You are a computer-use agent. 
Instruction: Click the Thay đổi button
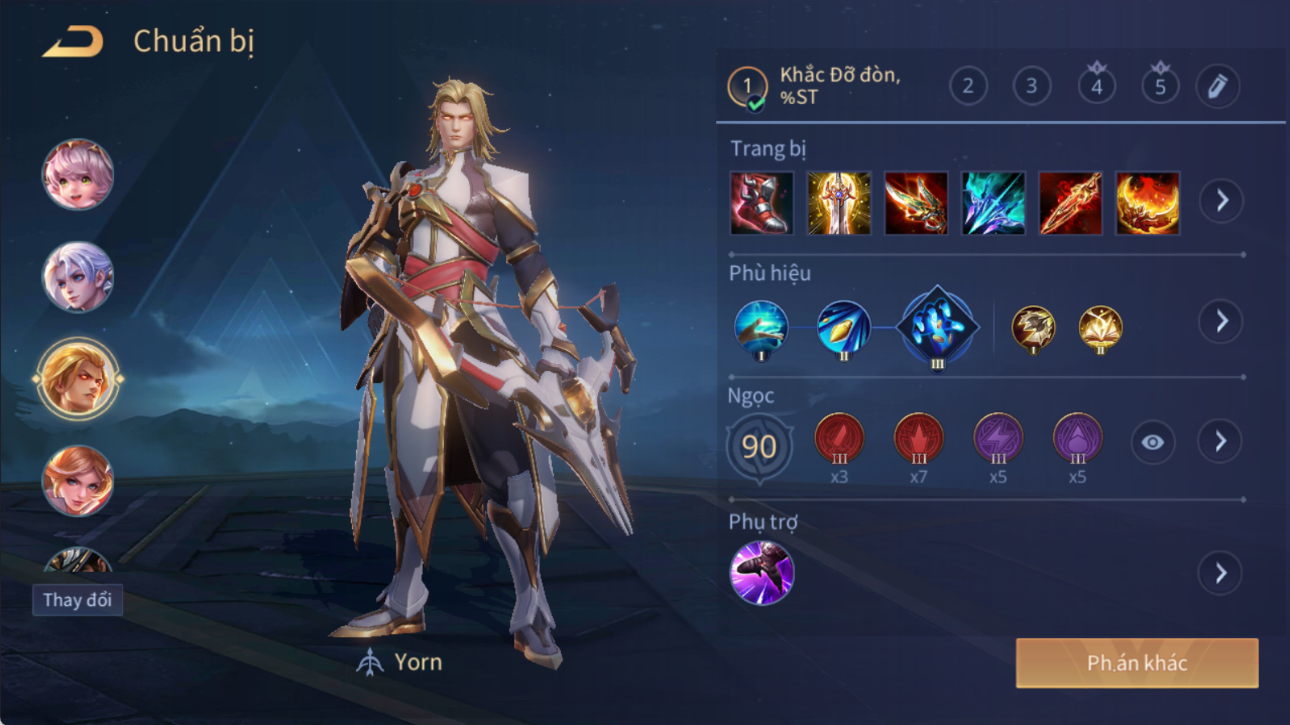coord(77,600)
